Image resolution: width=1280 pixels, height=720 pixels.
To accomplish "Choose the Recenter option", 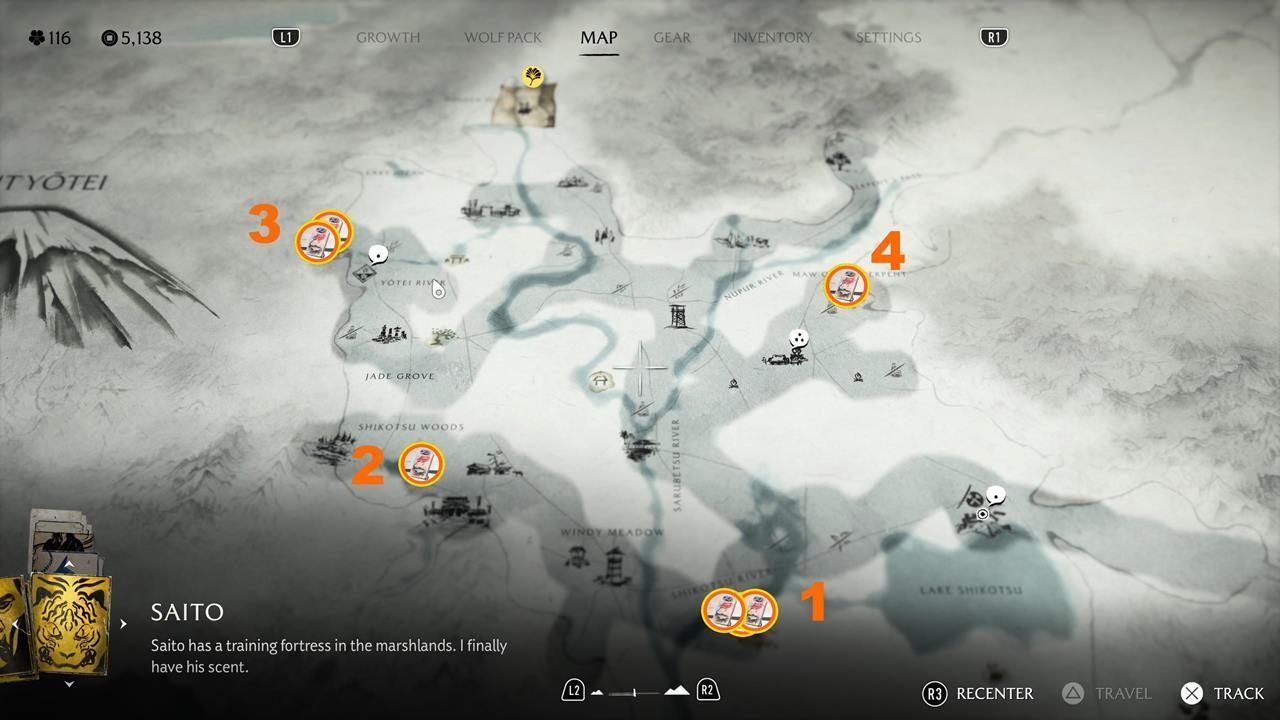I will (x=978, y=693).
